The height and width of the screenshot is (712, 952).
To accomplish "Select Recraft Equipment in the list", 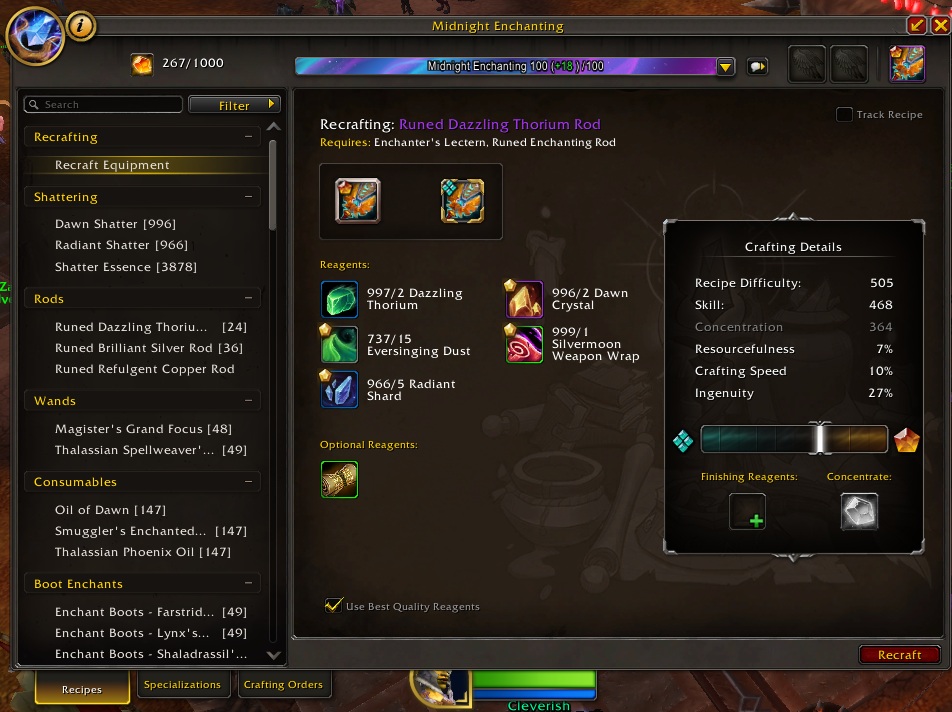I will [x=112, y=165].
